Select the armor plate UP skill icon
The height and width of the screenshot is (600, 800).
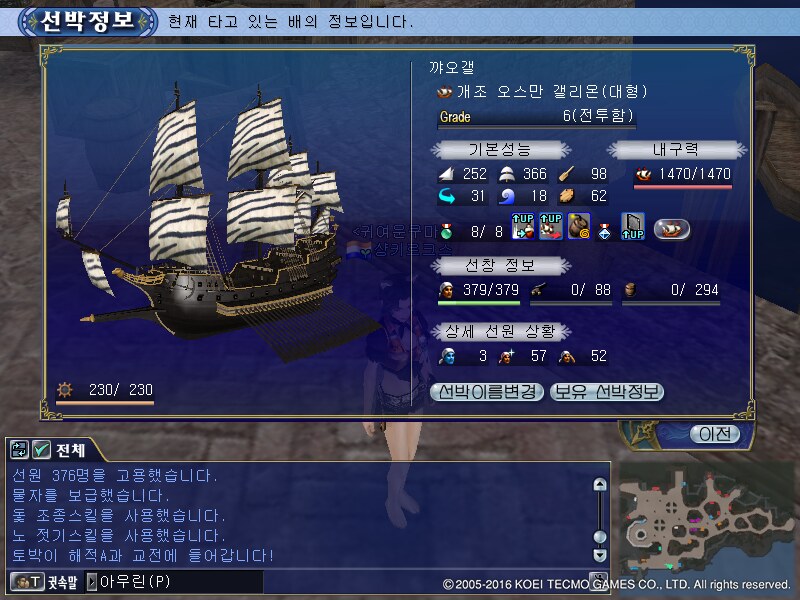tap(633, 228)
